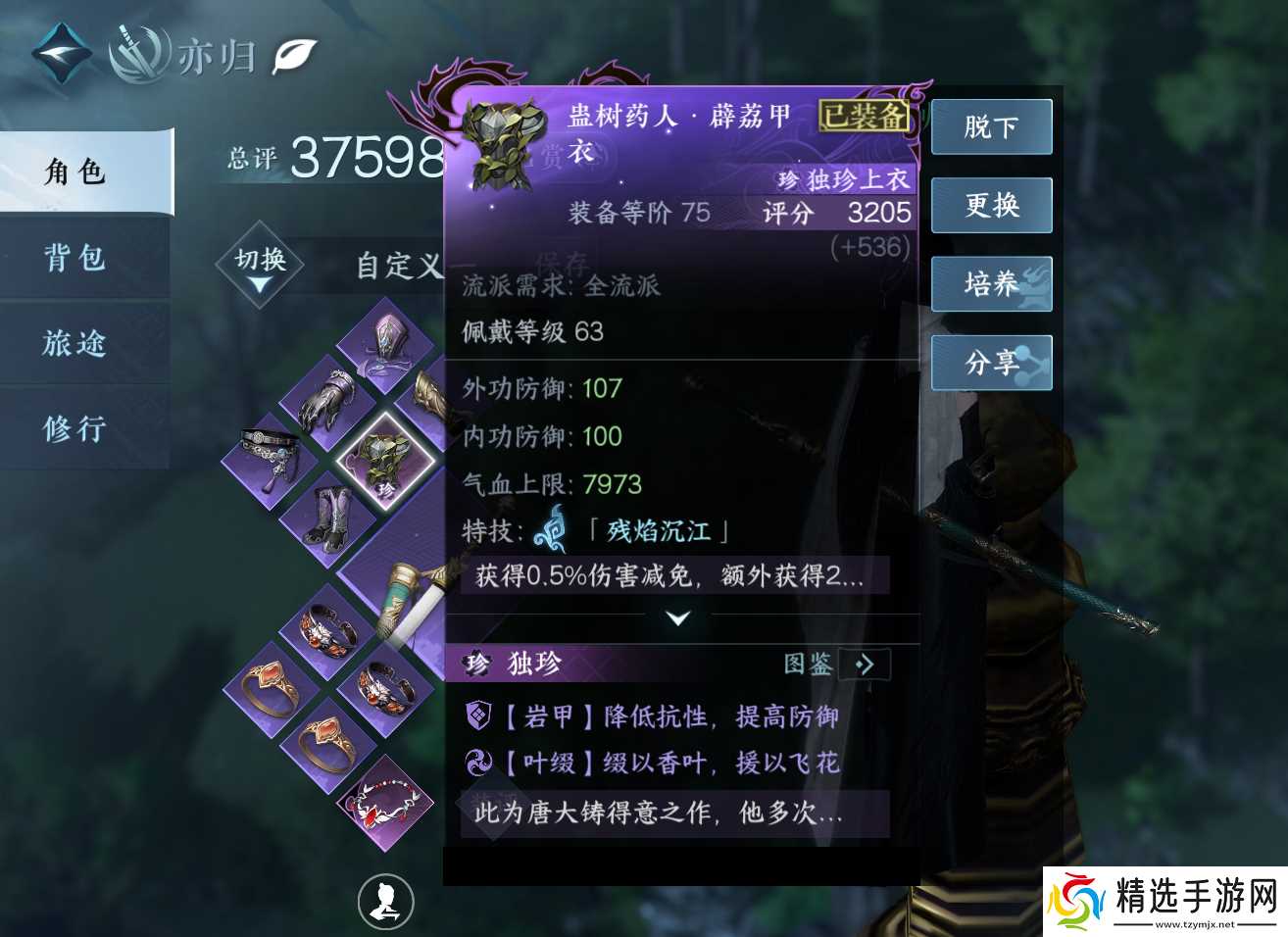
Task: Click the 岩甲 shield icon in 独珍 section
Action: point(479,717)
